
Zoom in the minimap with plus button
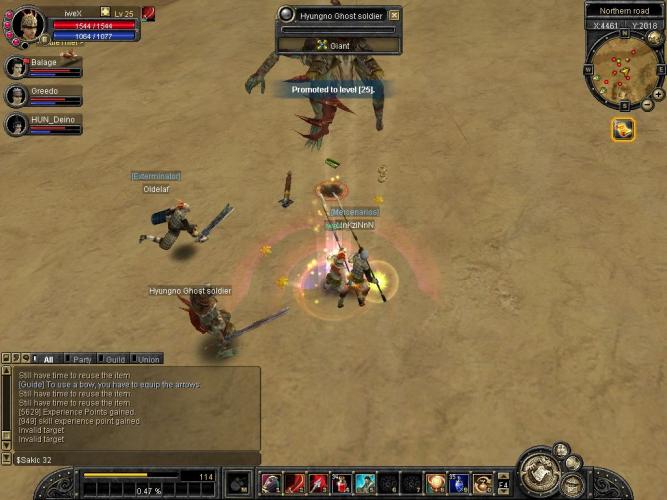[657, 93]
